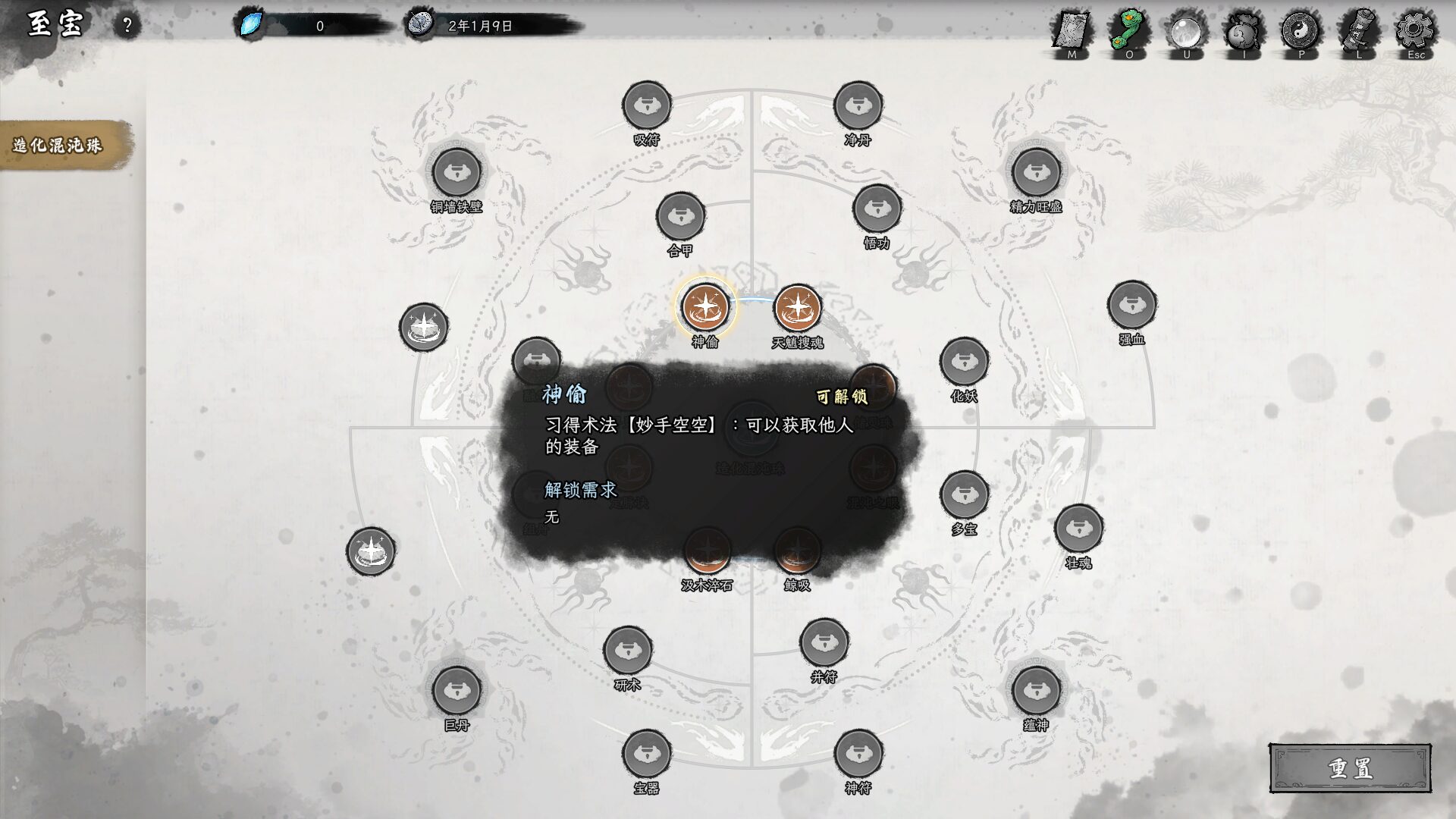Select the 造化混沌珠 tab
The height and width of the screenshot is (819, 1456).
coord(58,145)
